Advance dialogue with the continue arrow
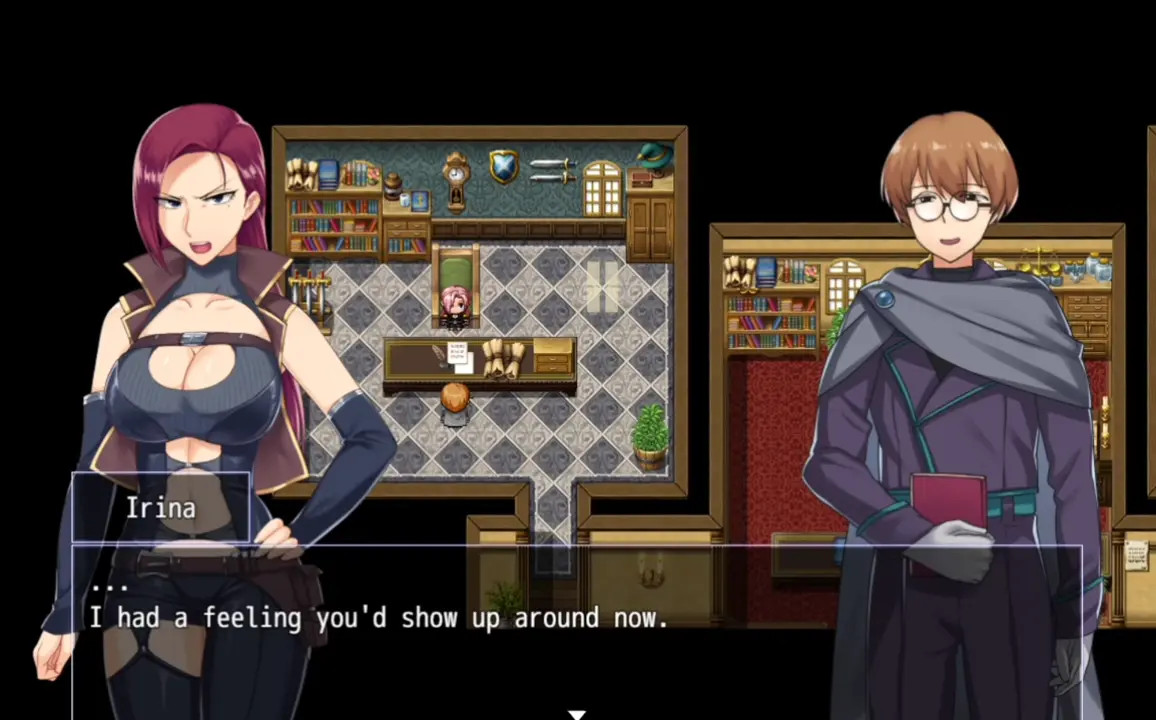 coord(577,713)
